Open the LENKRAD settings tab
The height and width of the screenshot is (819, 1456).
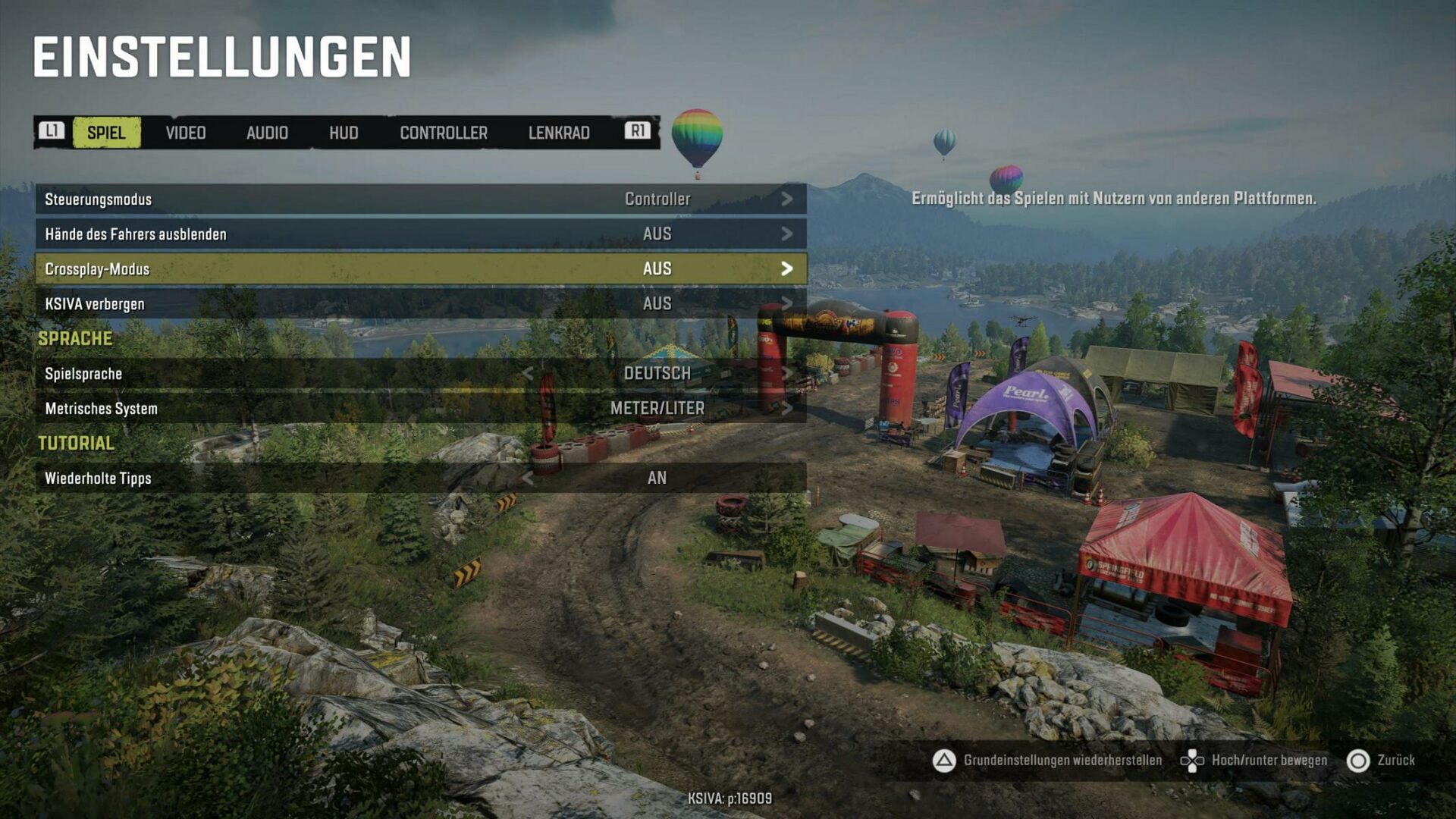pyautogui.click(x=560, y=133)
